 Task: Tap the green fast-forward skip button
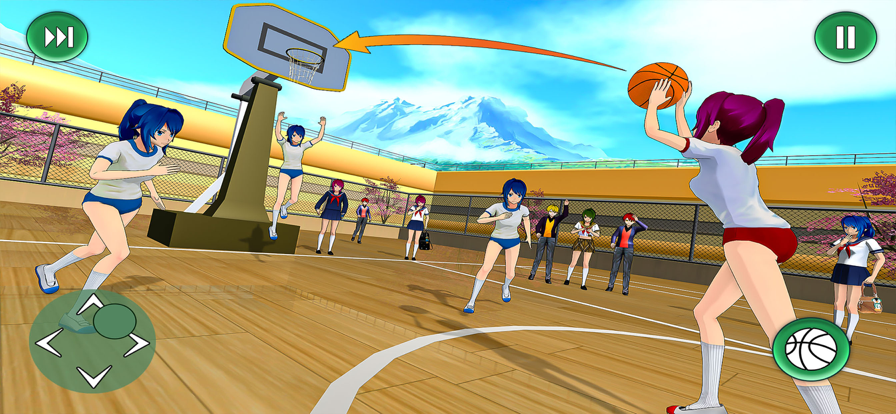click(x=57, y=38)
